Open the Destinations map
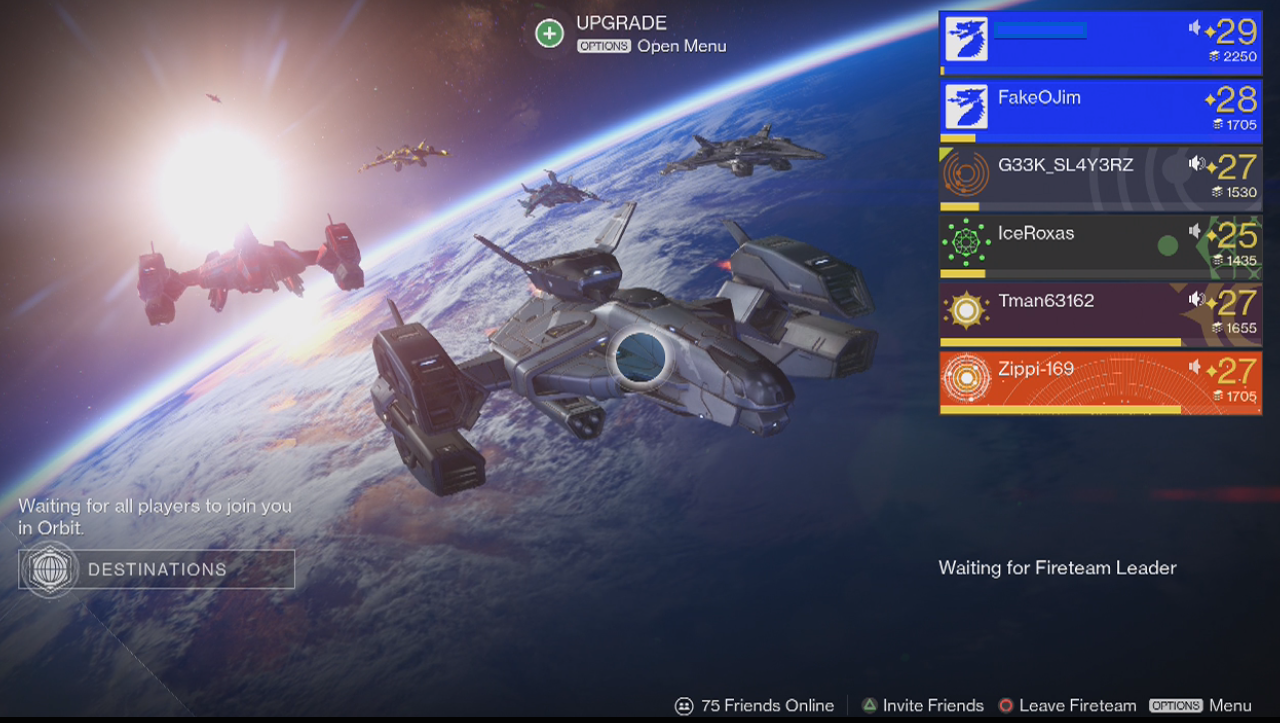This screenshot has width=1280, height=723. coord(157,569)
